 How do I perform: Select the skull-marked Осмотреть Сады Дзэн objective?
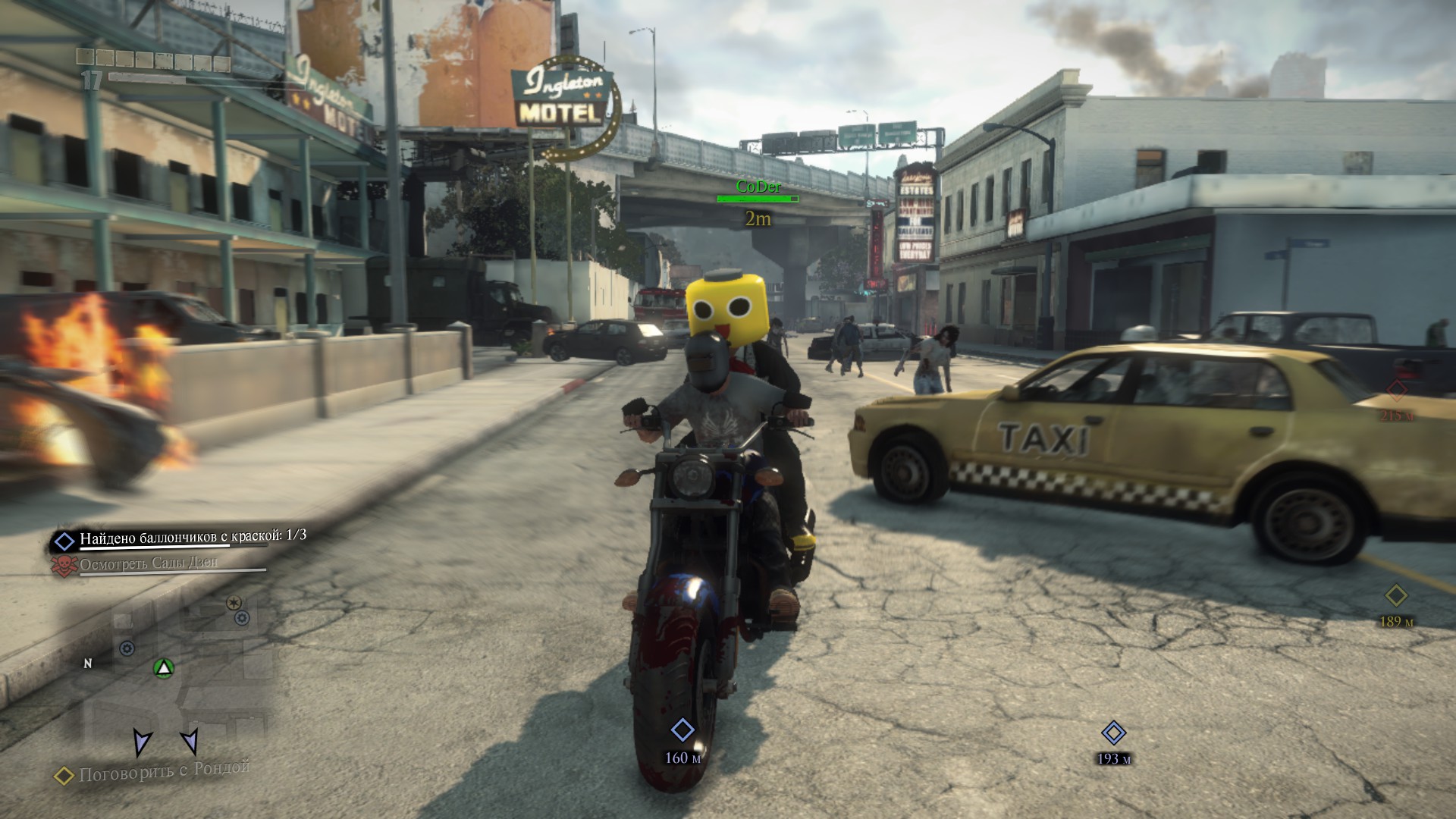pos(148,563)
